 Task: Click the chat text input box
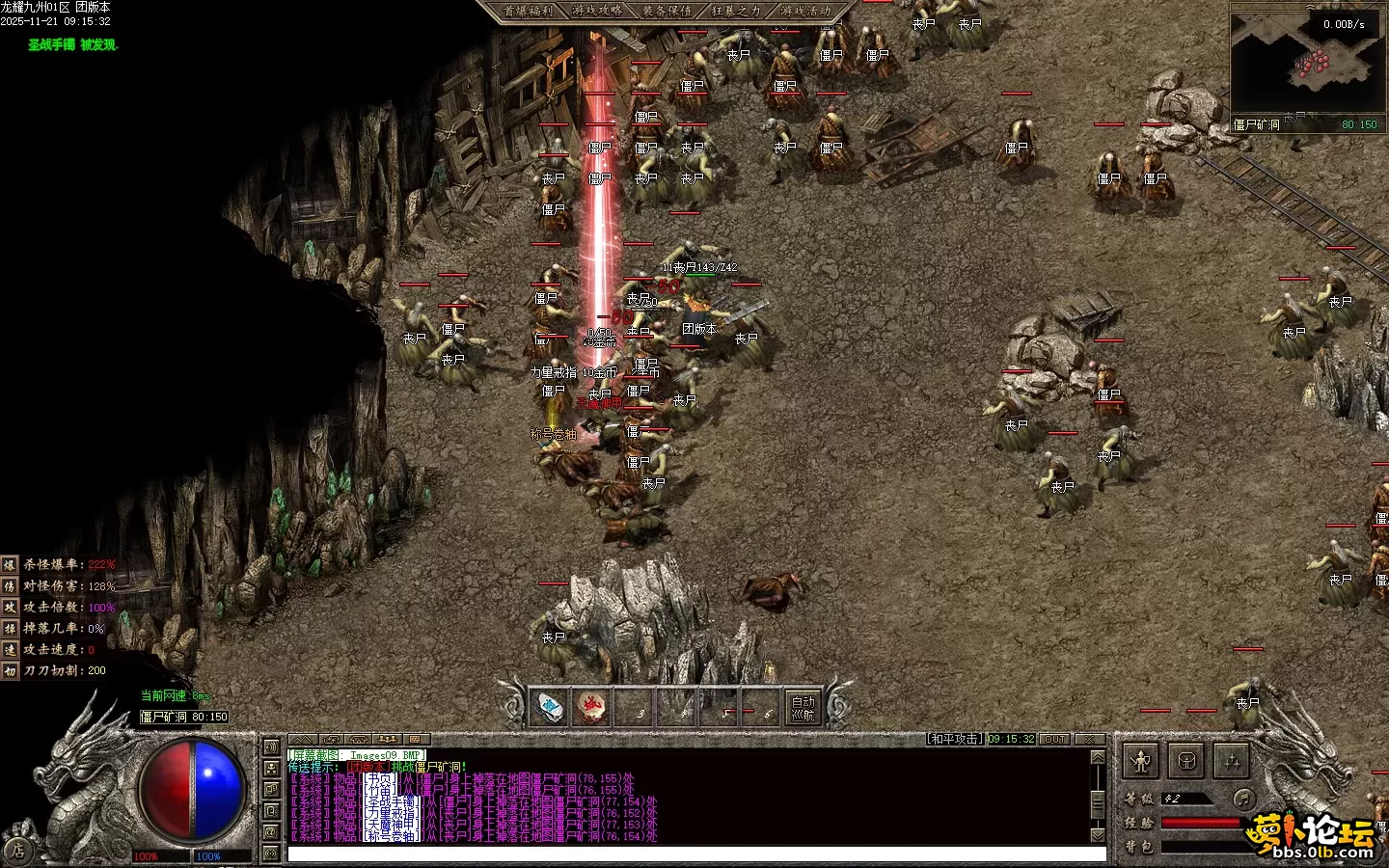[x=694, y=854]
